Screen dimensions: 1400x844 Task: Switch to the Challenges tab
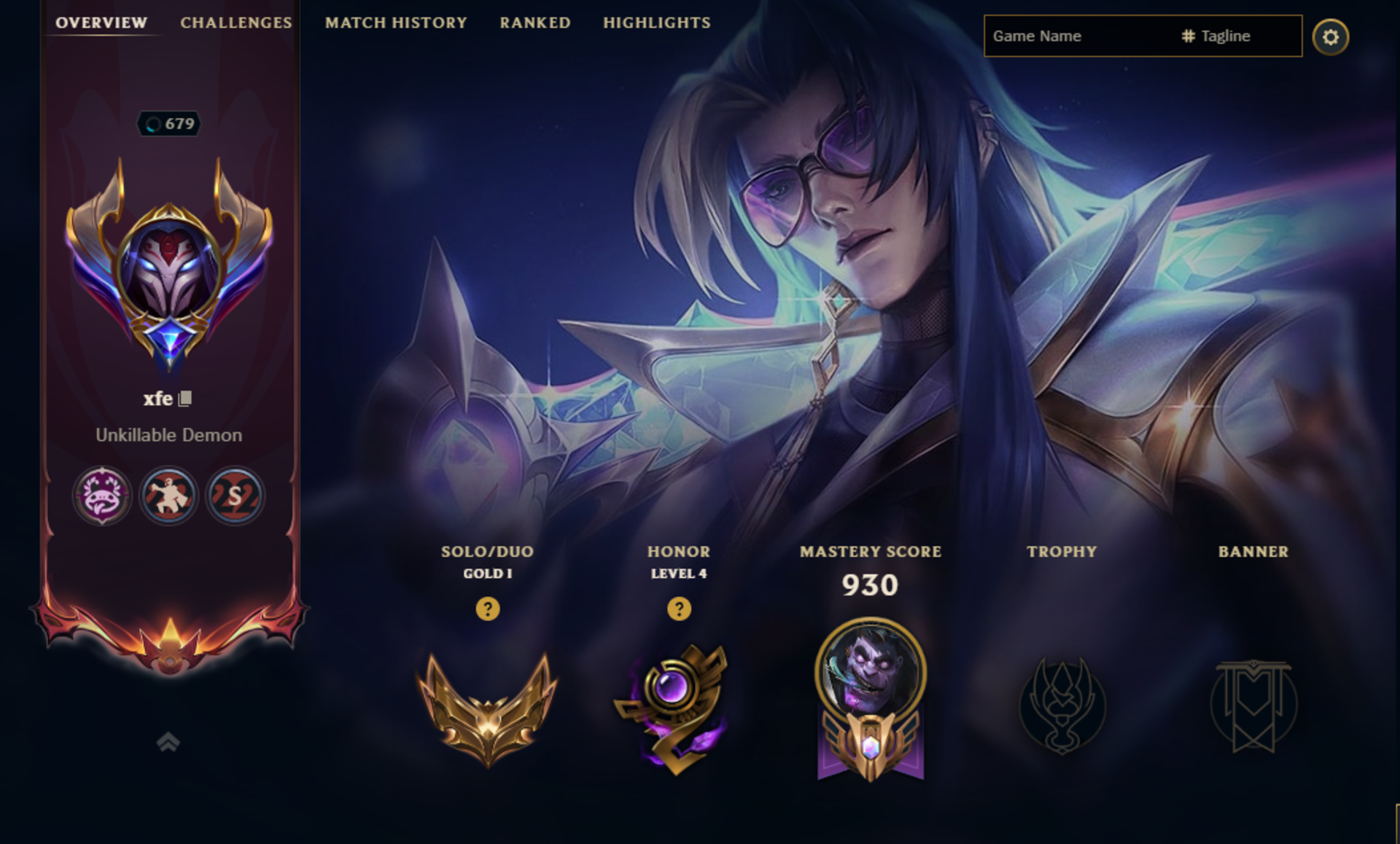tap(236, 23)
